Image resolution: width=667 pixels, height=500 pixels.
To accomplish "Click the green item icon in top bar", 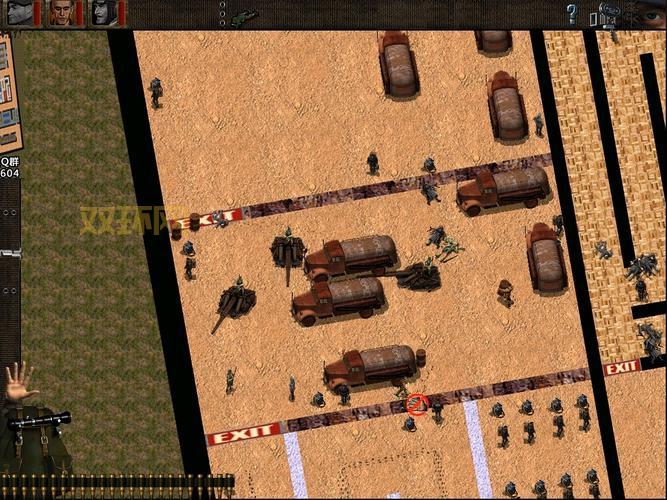I will pyautogui.click(x=243, y=17).
